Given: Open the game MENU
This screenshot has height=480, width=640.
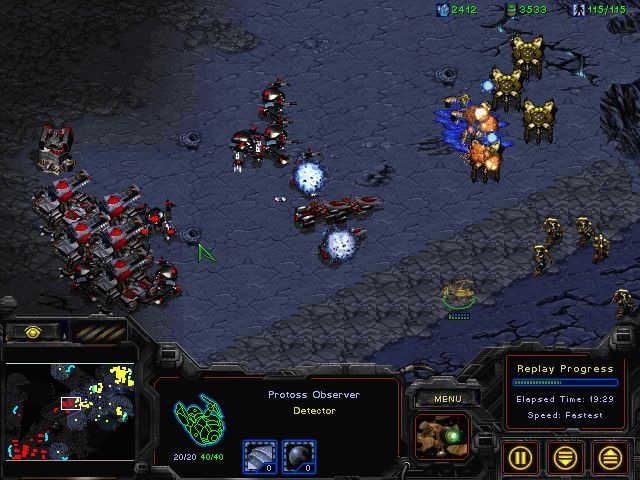Looking at the screenshot, I should coord(446,399).
